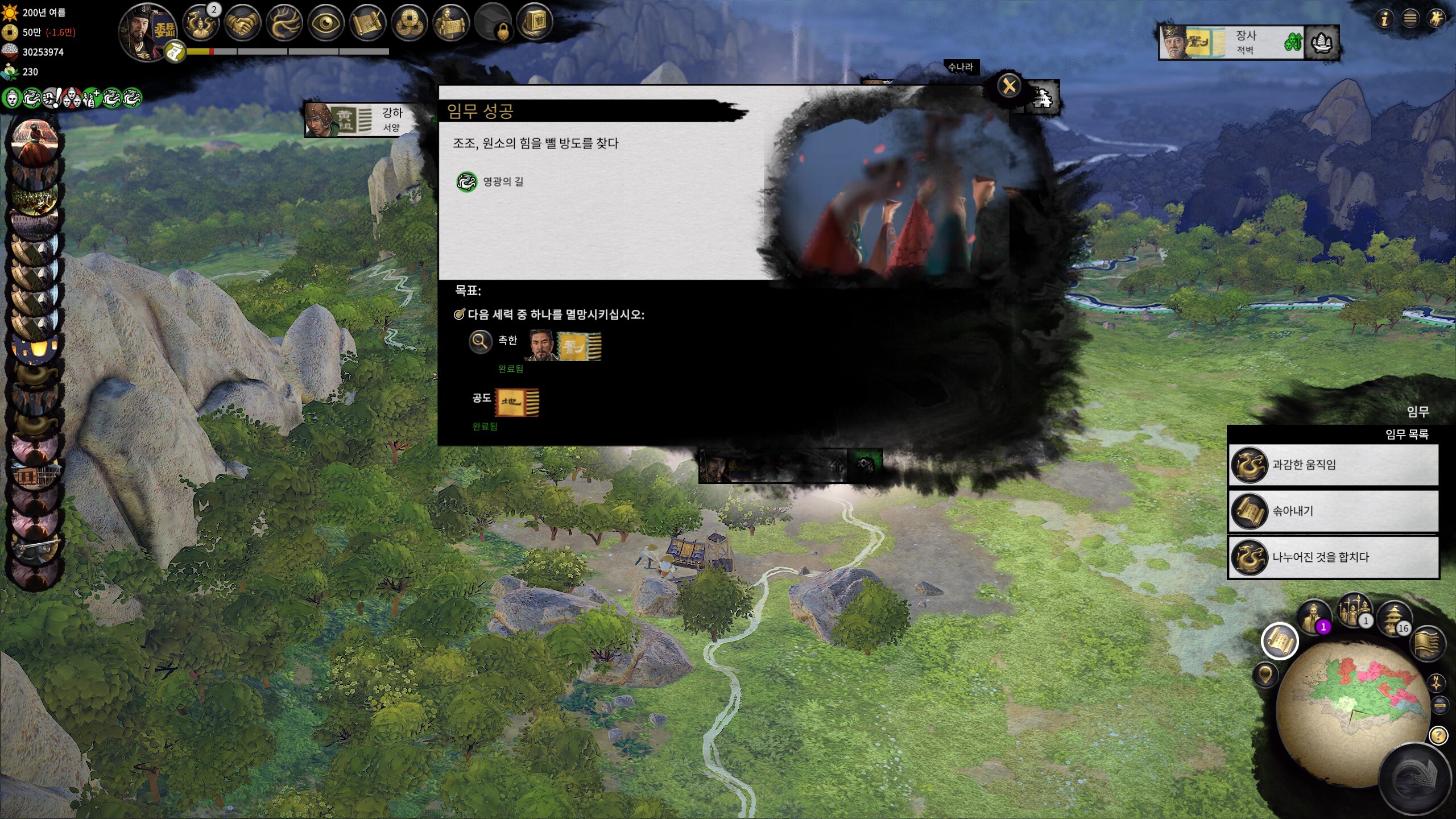Open the characters list above the minimap
The image size is (1456, 819).
click(x=1313, y=617)
